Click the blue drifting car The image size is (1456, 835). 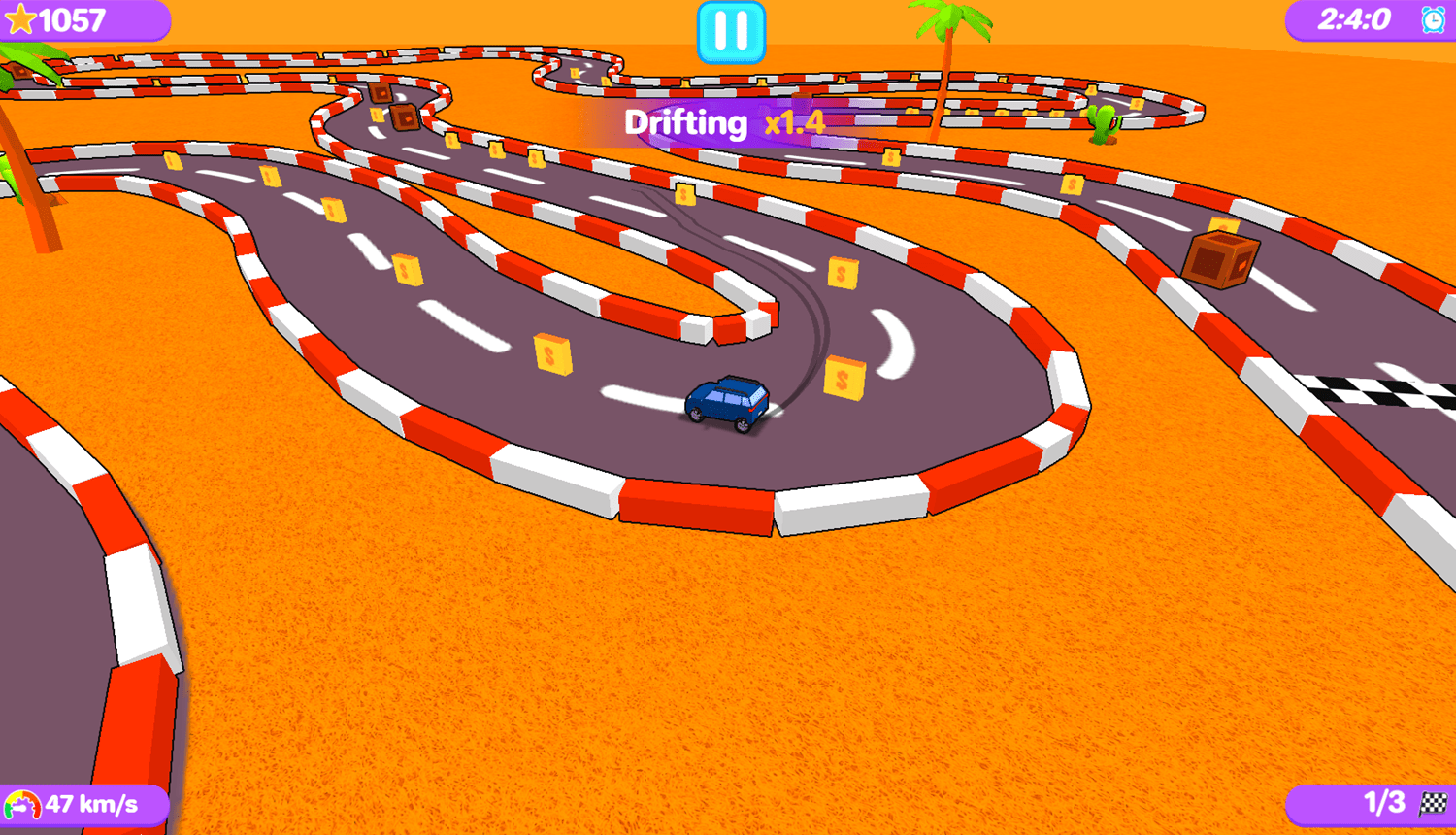(726, 402)
